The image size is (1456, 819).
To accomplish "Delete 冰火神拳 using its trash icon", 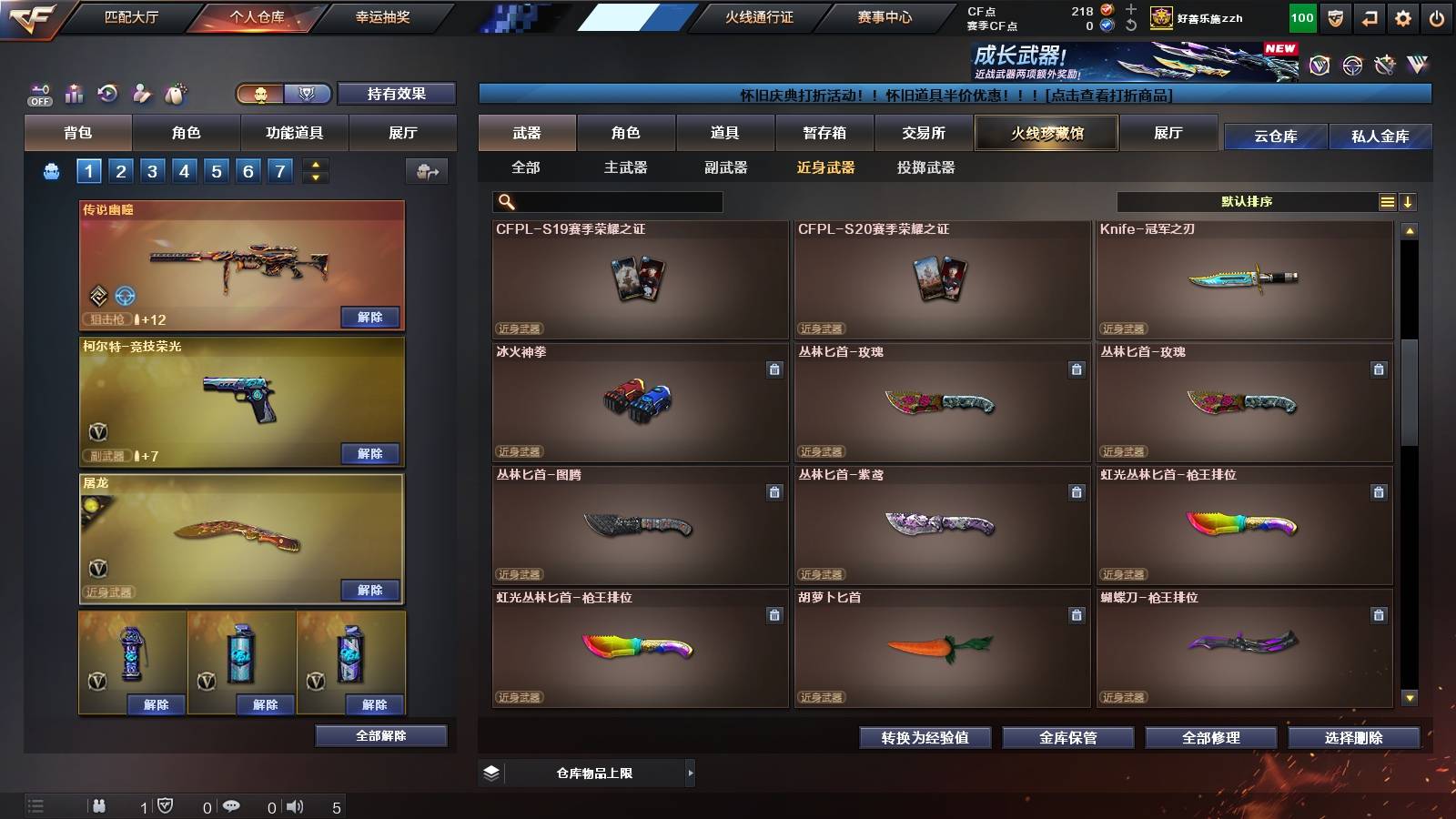I will [773, 370].
